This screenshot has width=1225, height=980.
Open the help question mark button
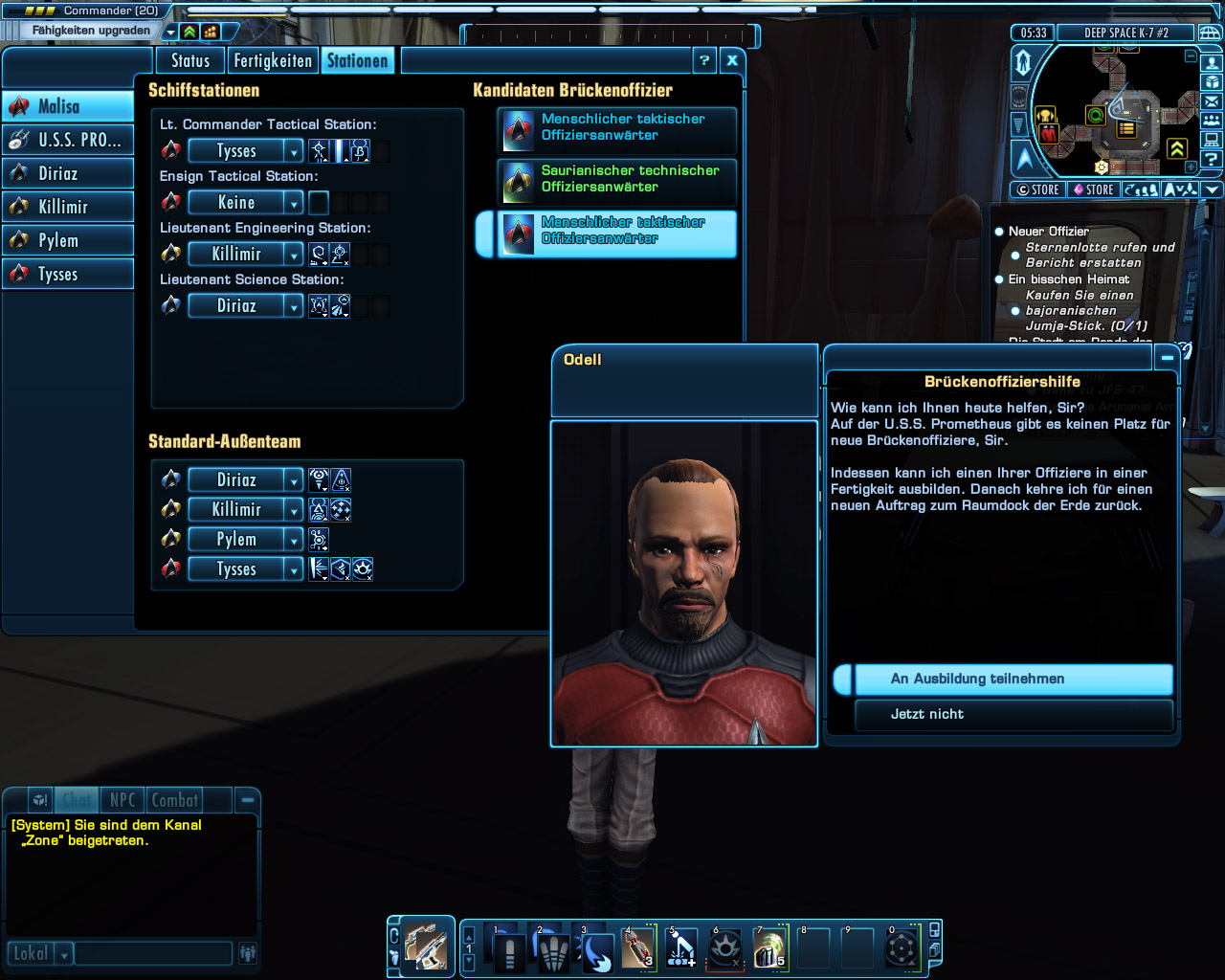tap(704, 60)
